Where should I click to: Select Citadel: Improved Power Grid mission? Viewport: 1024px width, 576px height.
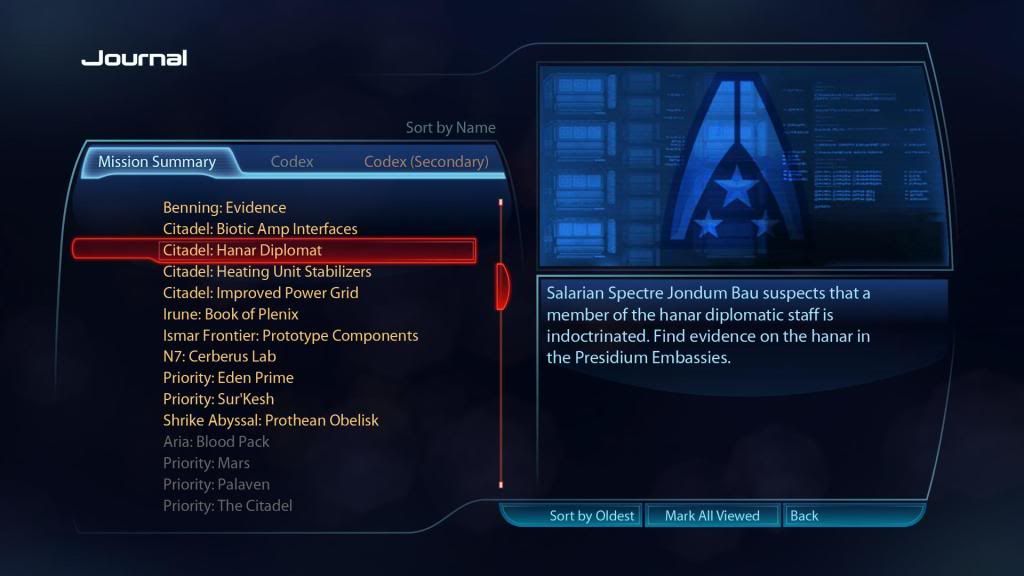260,293
